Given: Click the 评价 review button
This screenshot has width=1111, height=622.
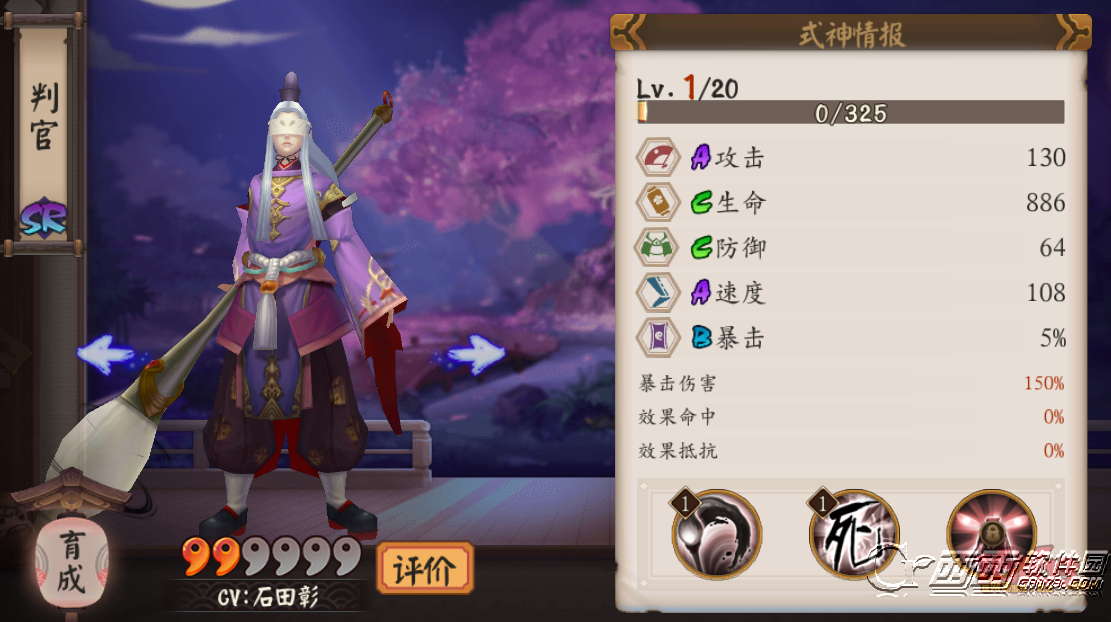Looking at the screenshot, I should coord(424,569).
